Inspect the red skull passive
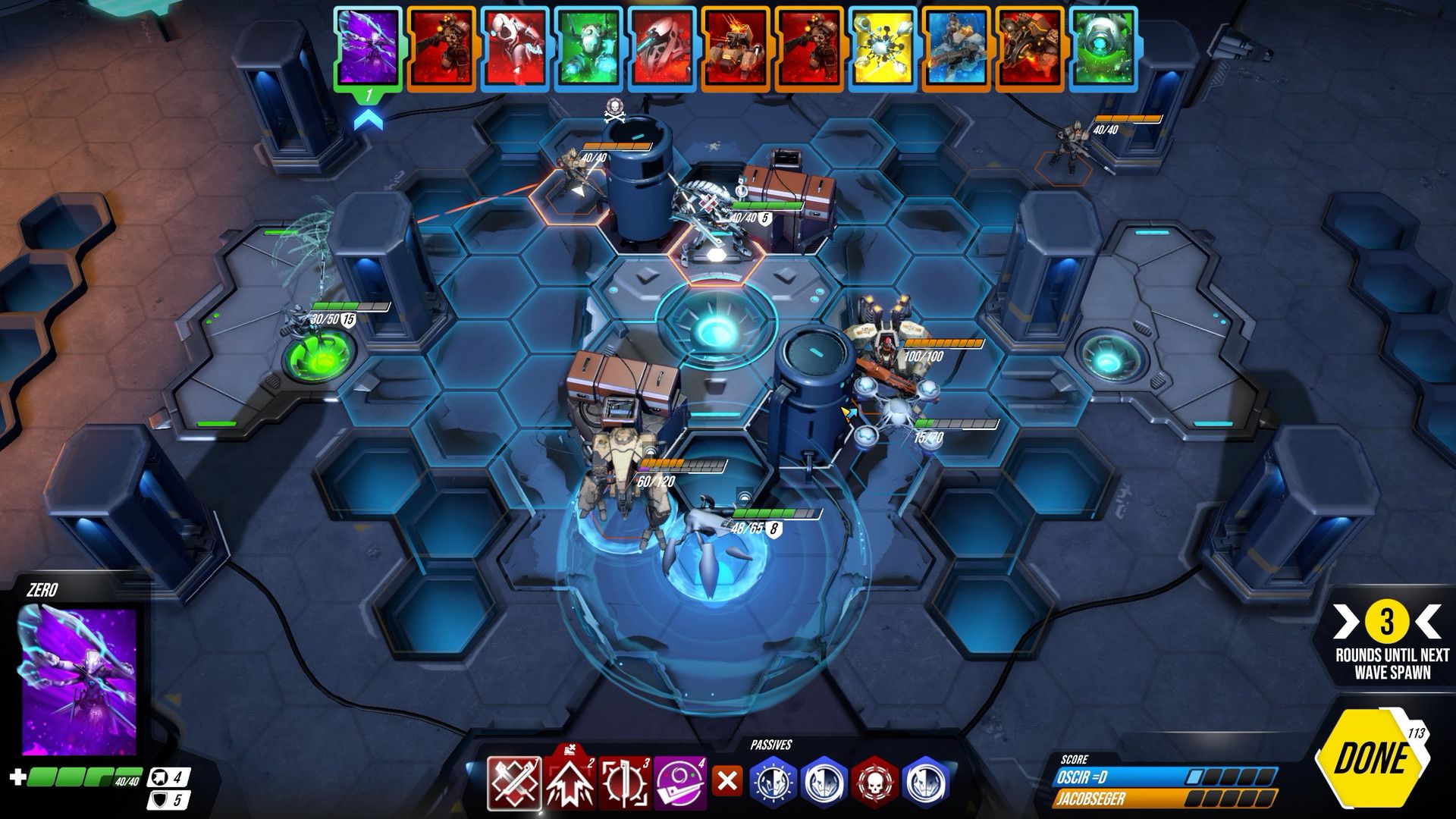The image size is (1456, 819). [x=875, y=782]
